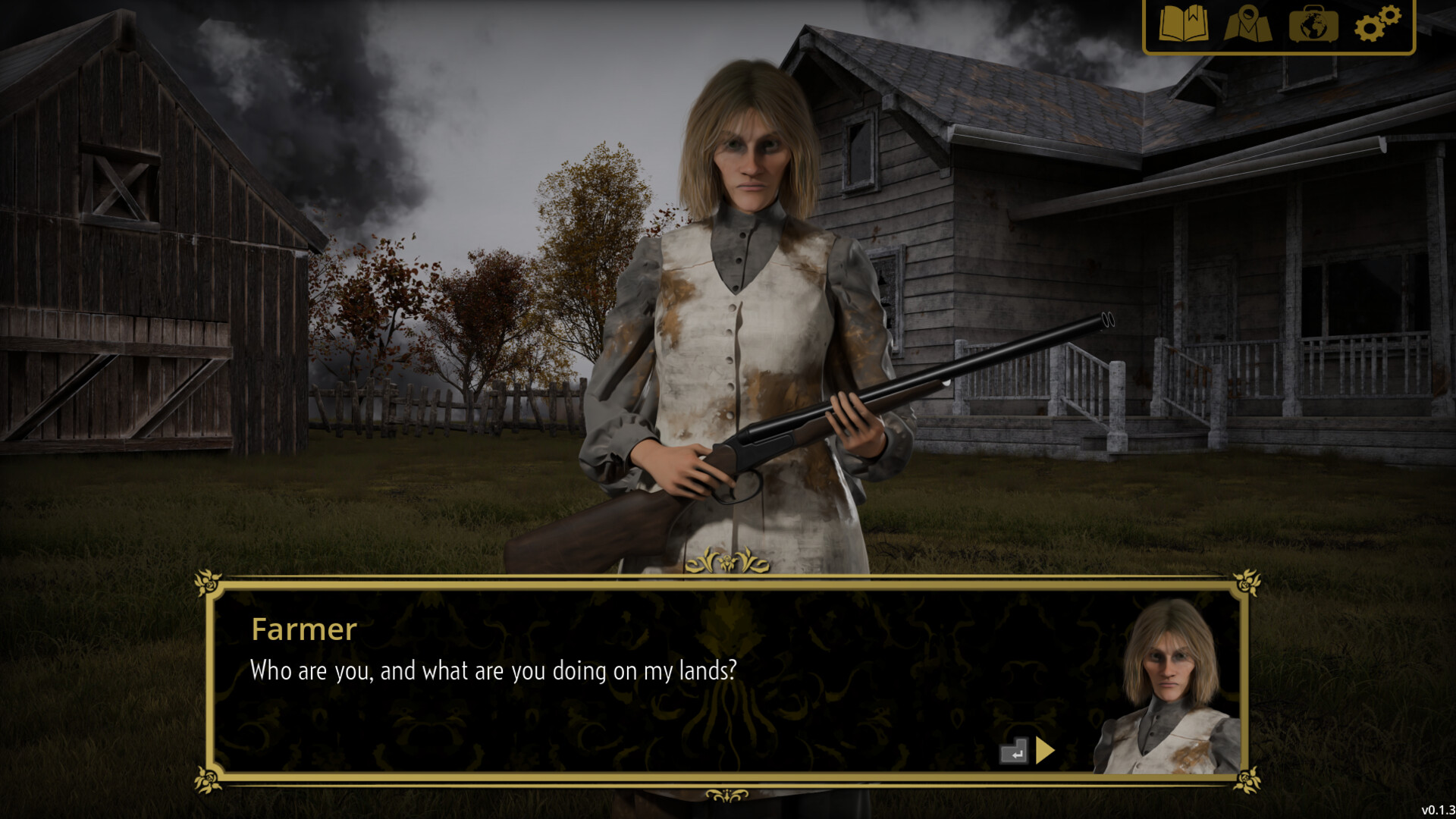This screenshot has height=819, width=1456.
Task: Open the travel suitcase inventory
Action: click(1313, 24)
